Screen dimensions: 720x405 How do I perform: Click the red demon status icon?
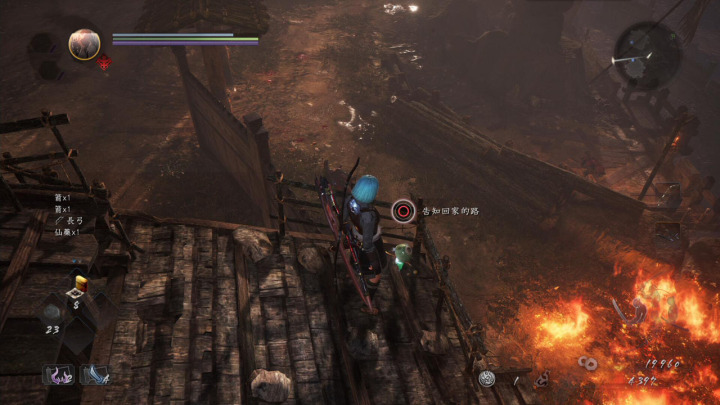point(103,62)
